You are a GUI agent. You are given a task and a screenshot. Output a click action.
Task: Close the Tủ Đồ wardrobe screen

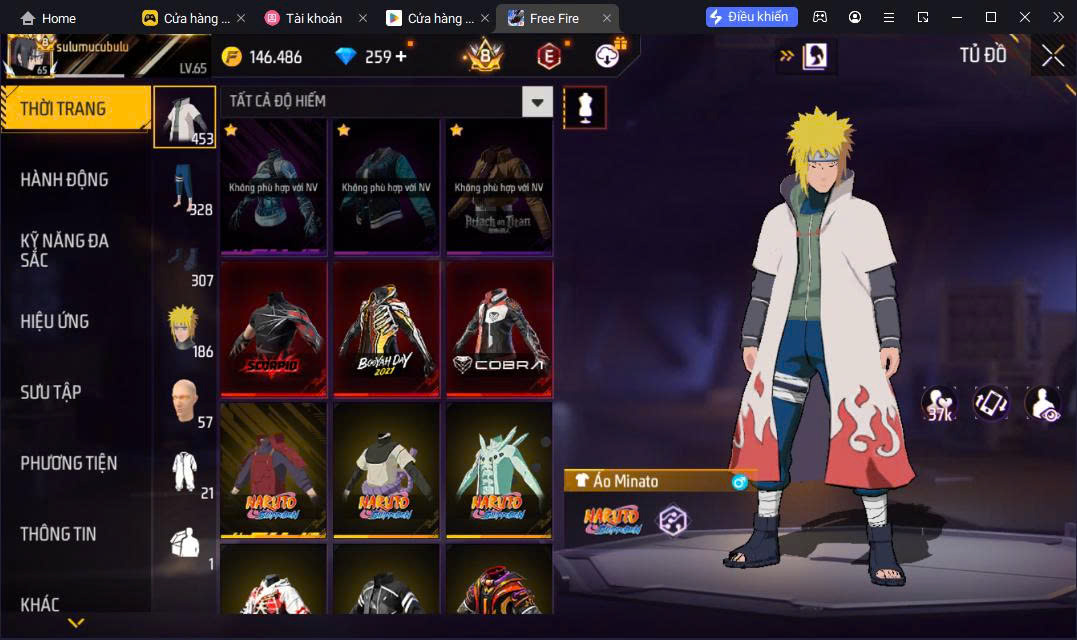coord(1052,56)
